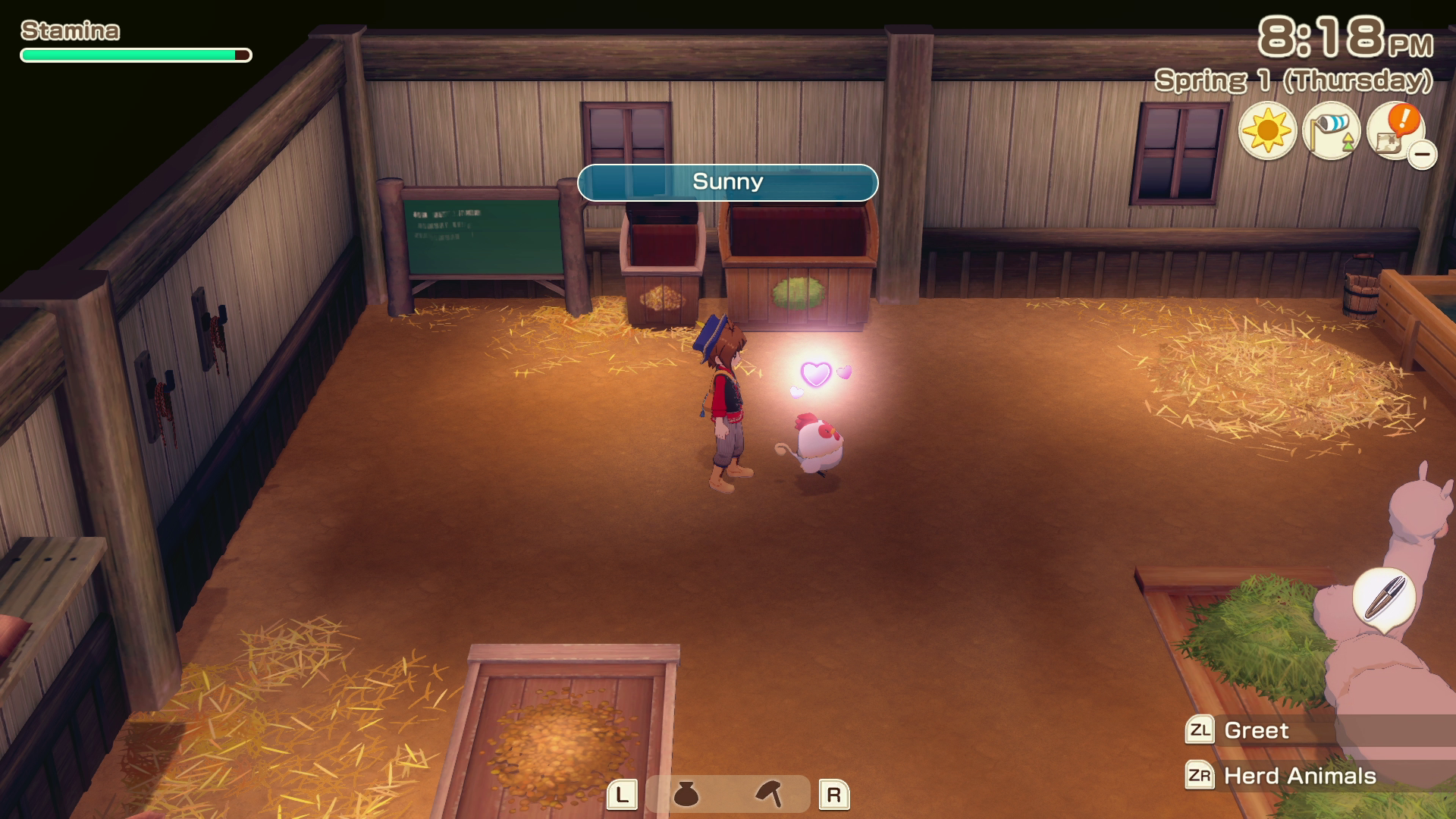Viewport: 1456px width, 819px height.
Task: Select the hammer tool in the toolbar
Action: pos(769,794)
